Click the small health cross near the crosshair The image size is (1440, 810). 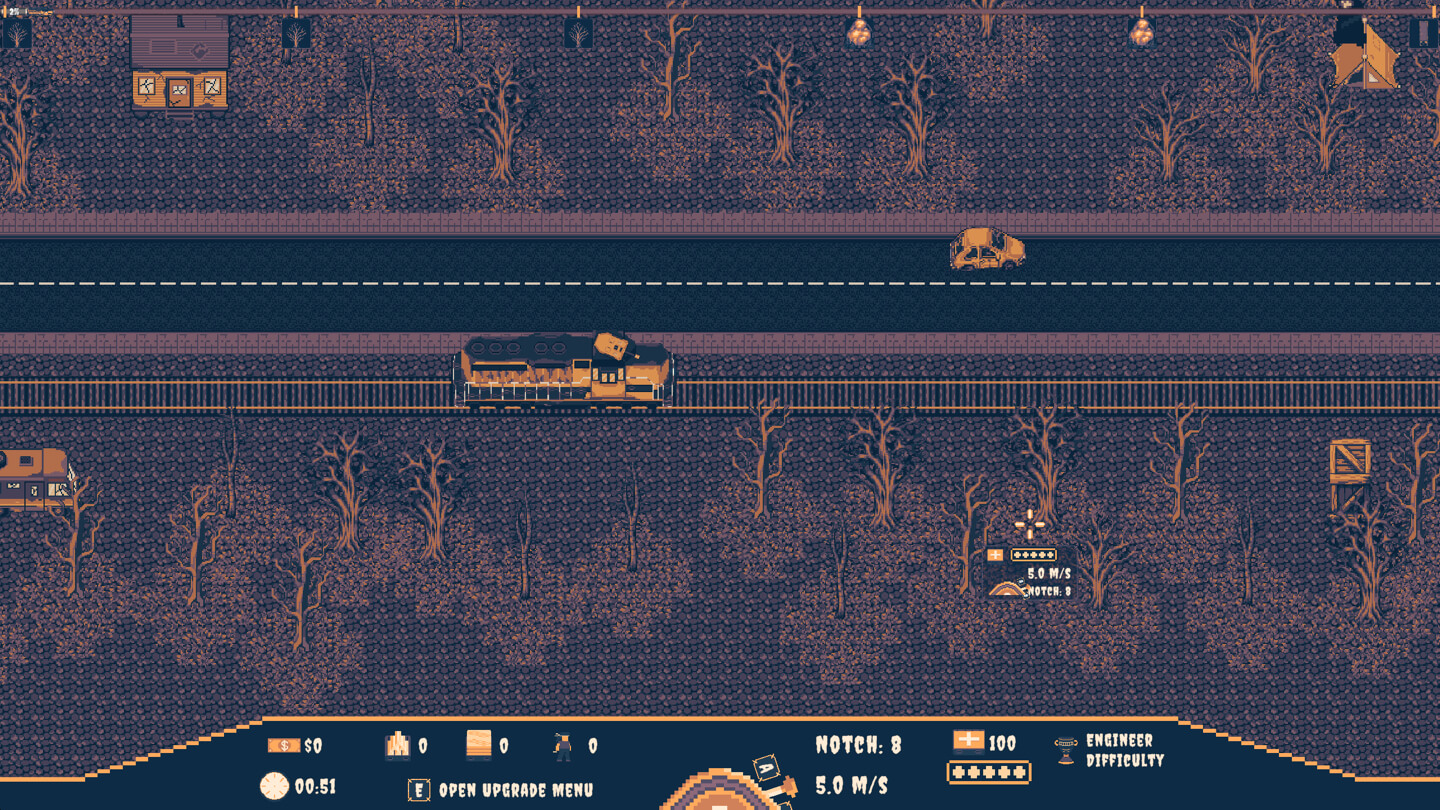click(x=995, y=554)
